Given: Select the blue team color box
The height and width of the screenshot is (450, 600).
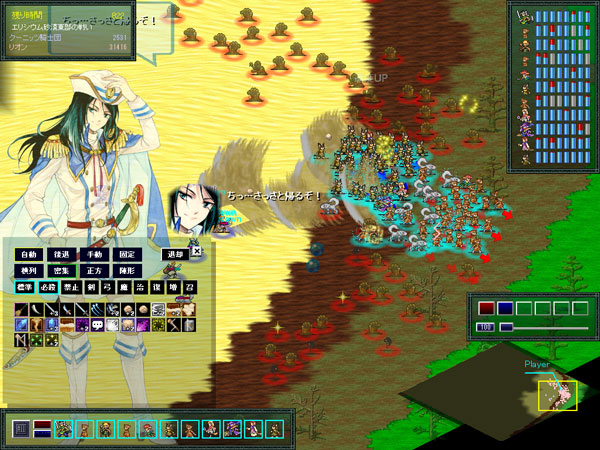Looking at the screenshot, I should tap(505, 308).
